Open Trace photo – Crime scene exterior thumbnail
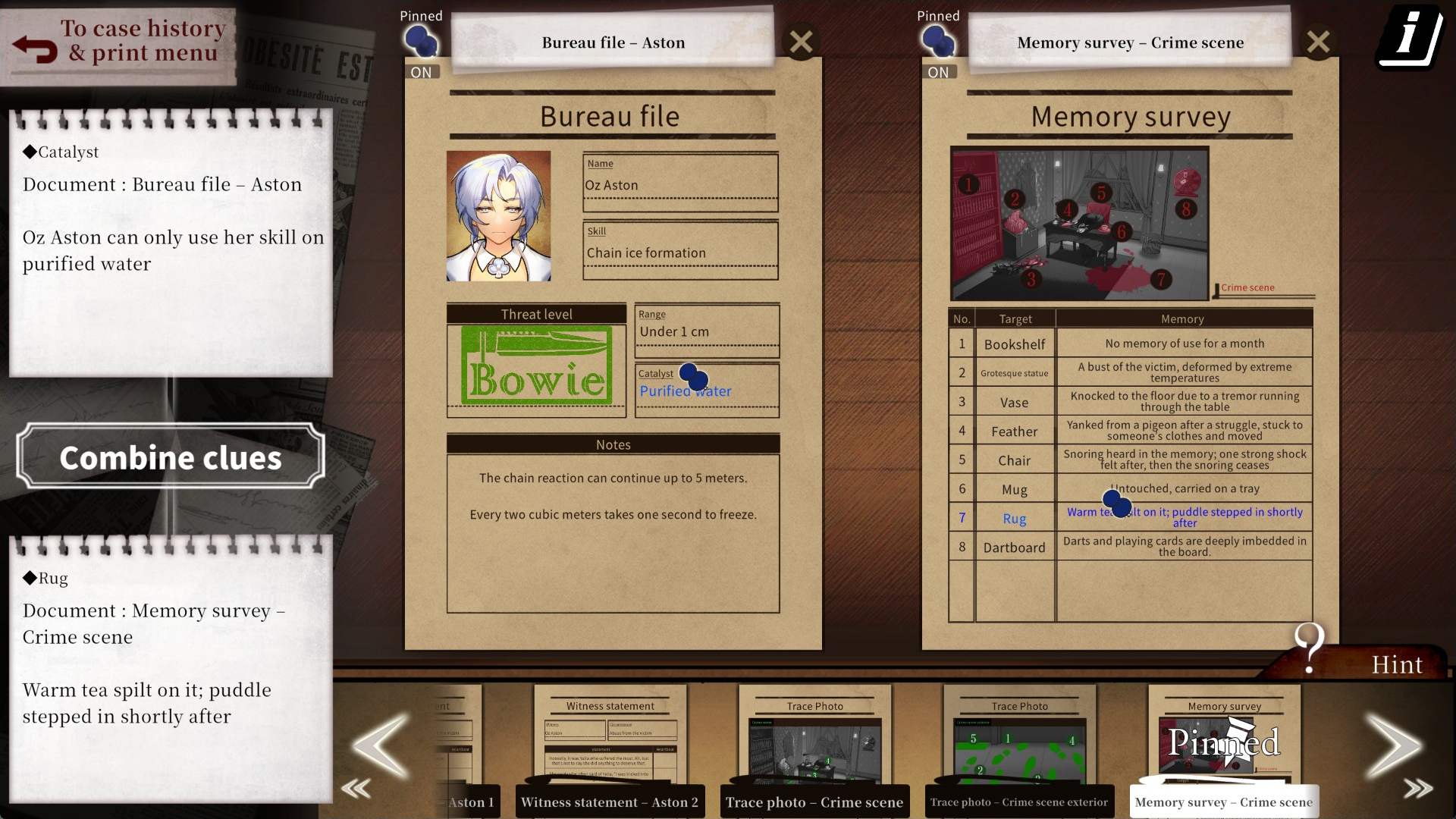 1019,747
